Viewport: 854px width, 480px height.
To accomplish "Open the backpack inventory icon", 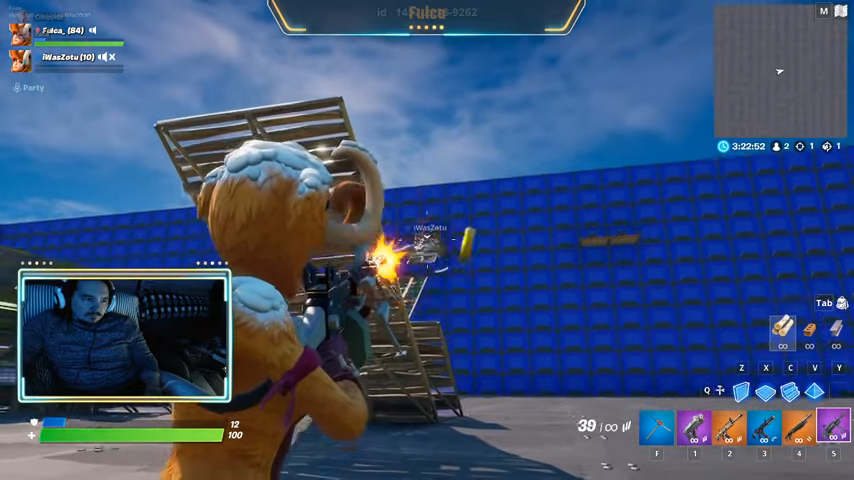I will point(842,303).
